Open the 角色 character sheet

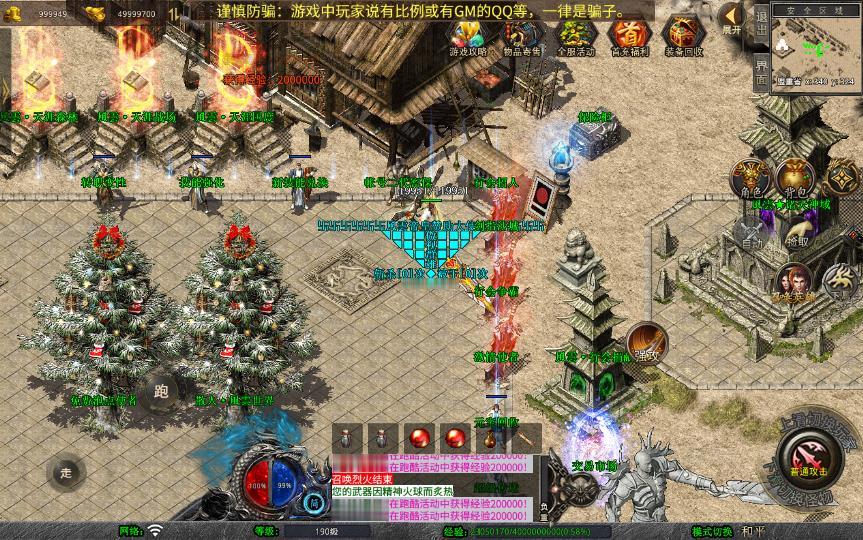click(751, 178)
